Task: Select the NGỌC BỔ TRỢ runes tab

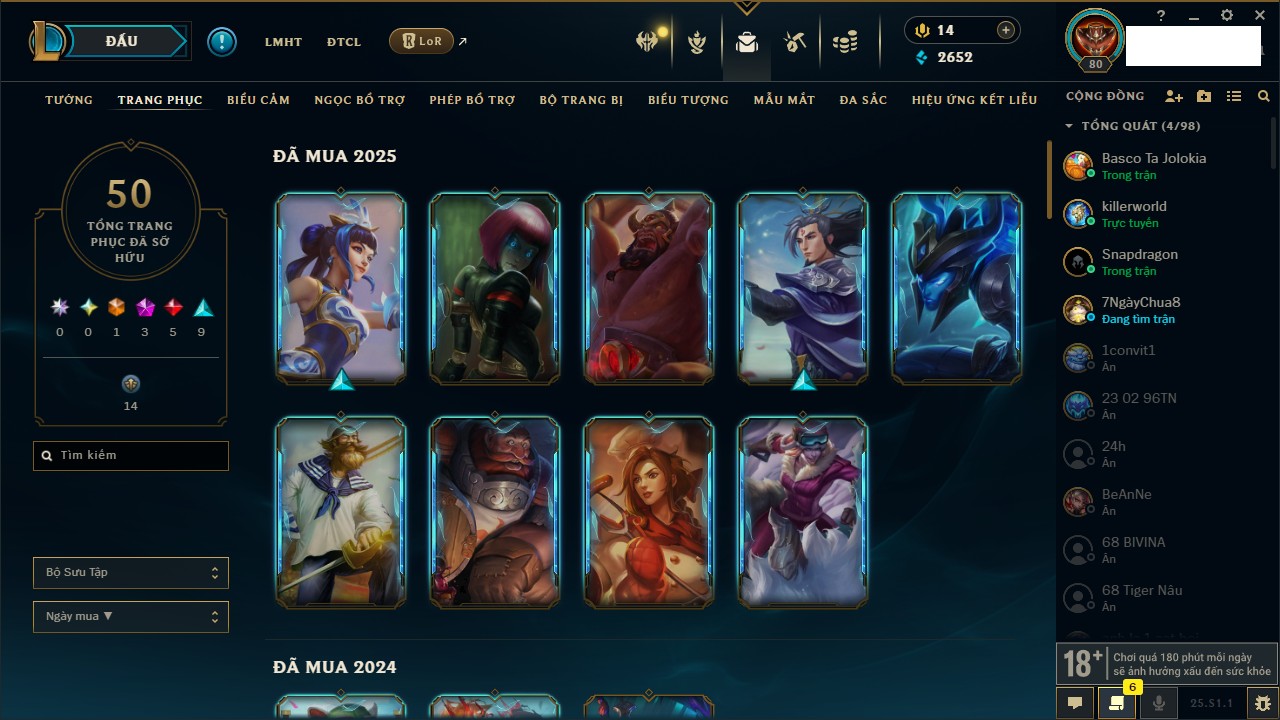Action: 360,100
